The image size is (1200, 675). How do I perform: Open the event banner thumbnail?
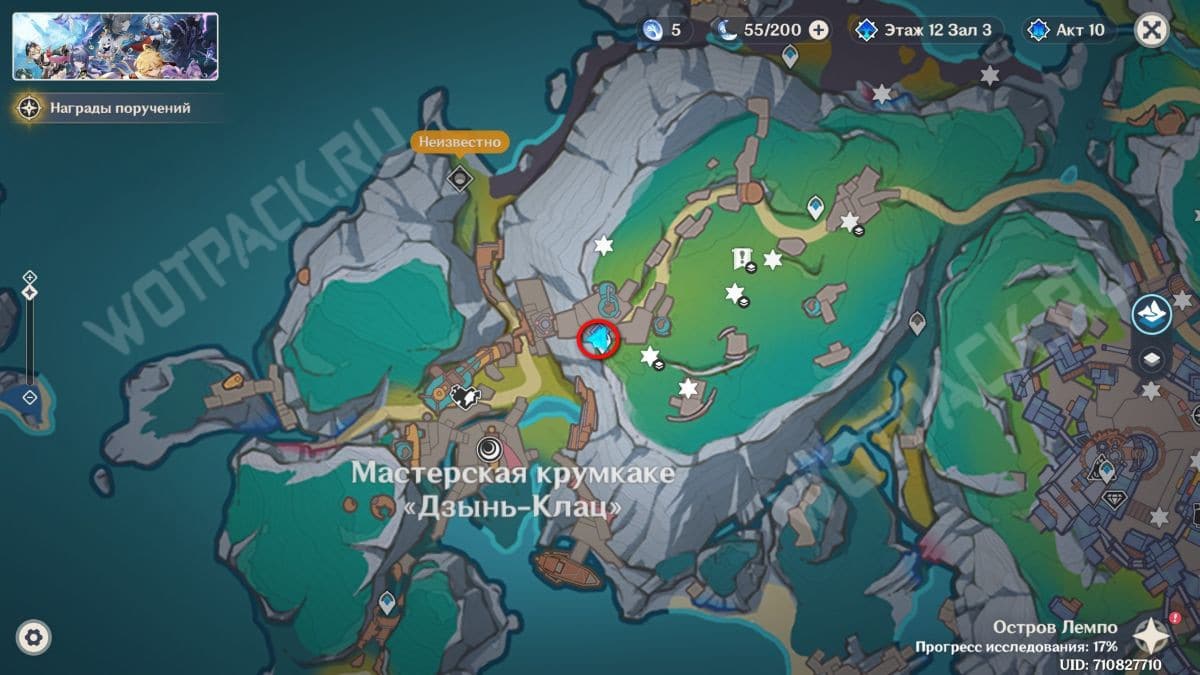tap(115, 46)
